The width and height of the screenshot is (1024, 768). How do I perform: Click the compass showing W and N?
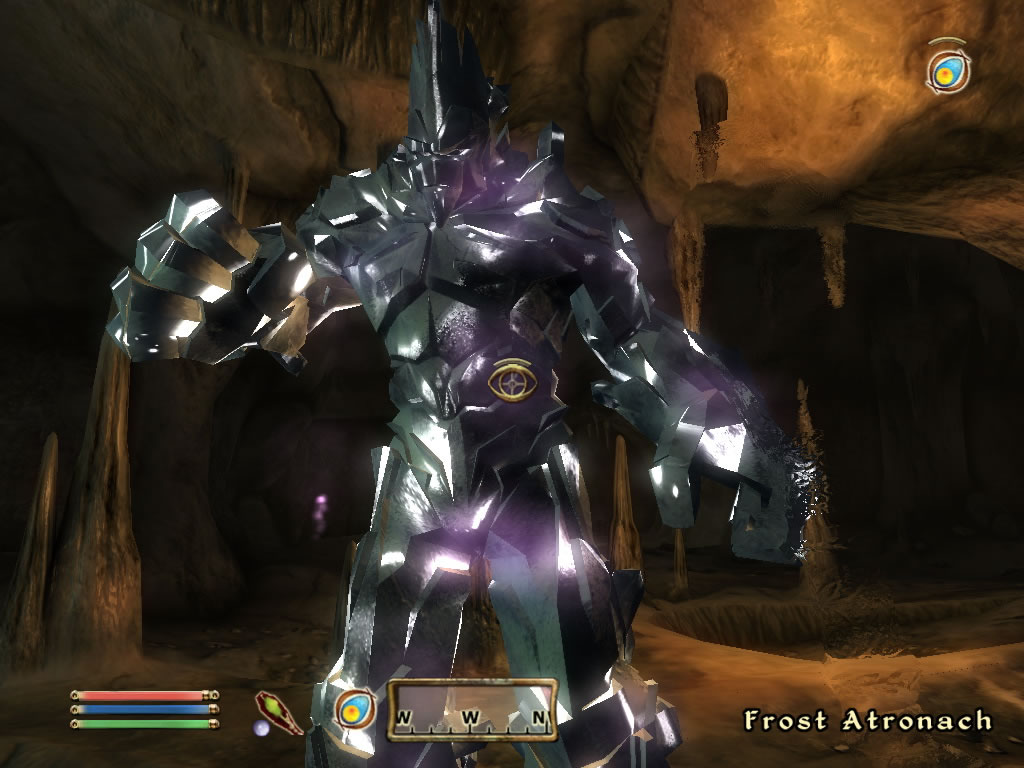point(472,710)
